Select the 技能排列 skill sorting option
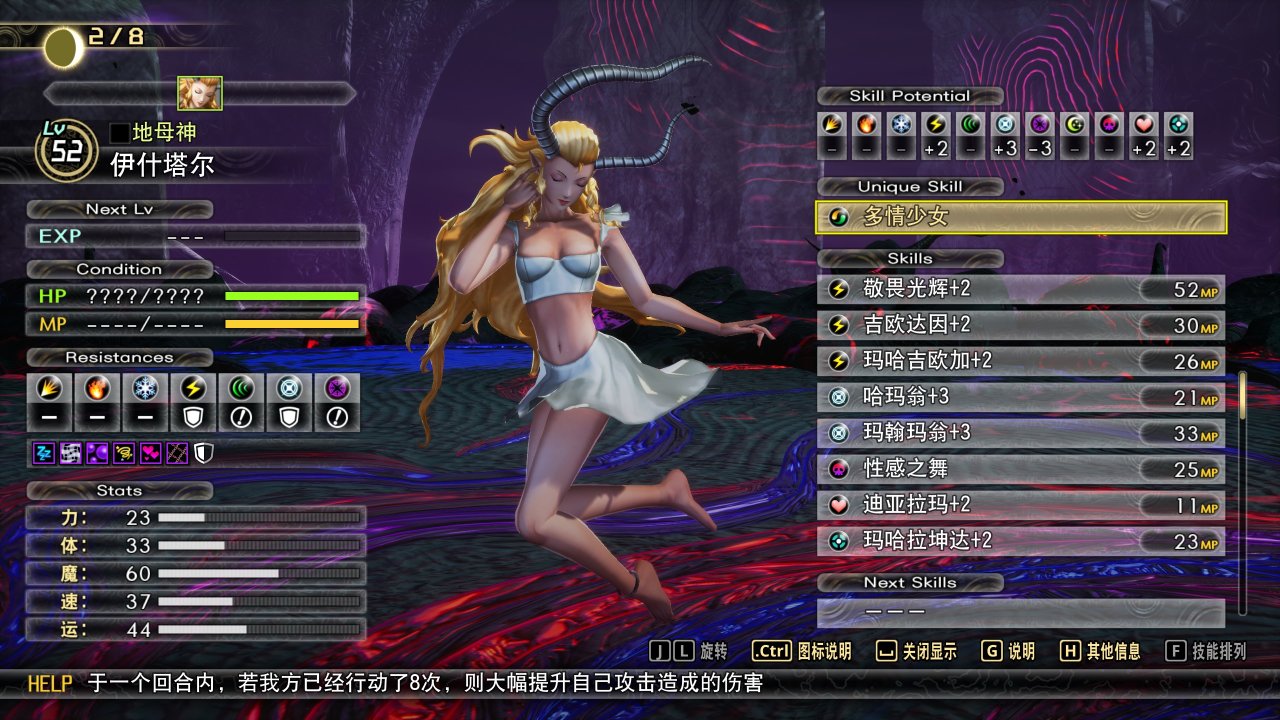 tap(1207, 651)
